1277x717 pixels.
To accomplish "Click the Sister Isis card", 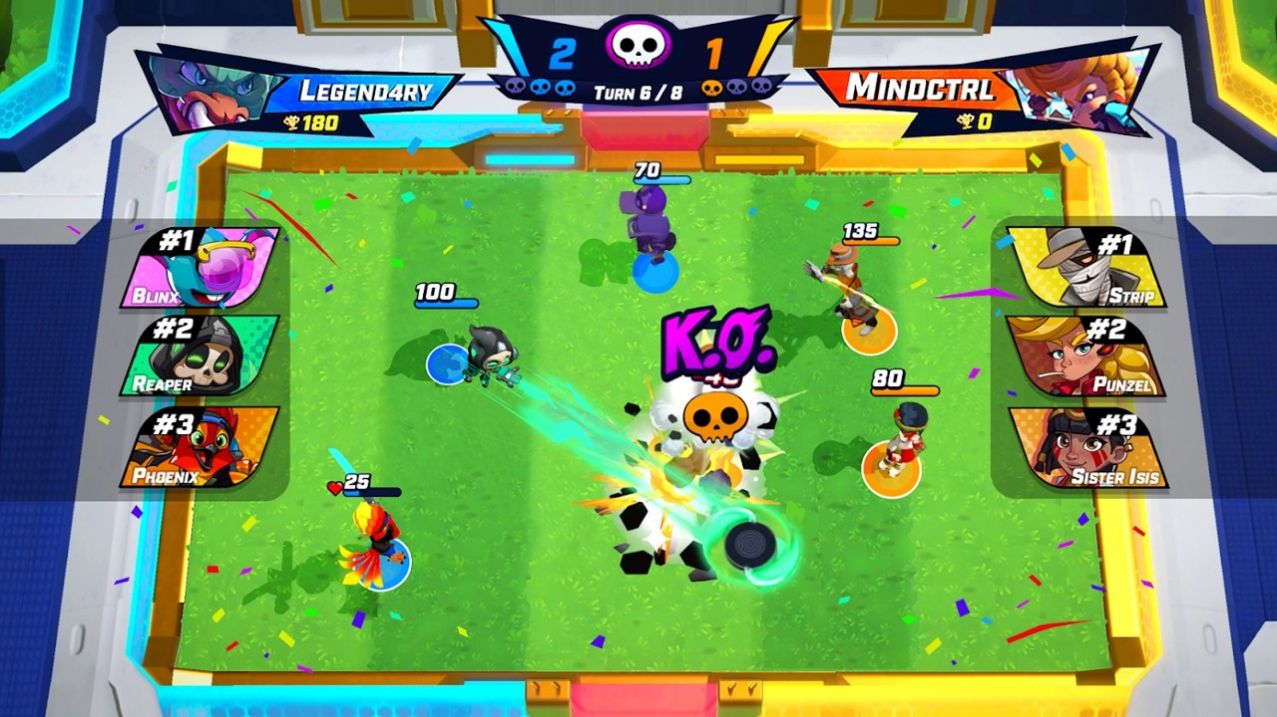I will click(1087, 447).
